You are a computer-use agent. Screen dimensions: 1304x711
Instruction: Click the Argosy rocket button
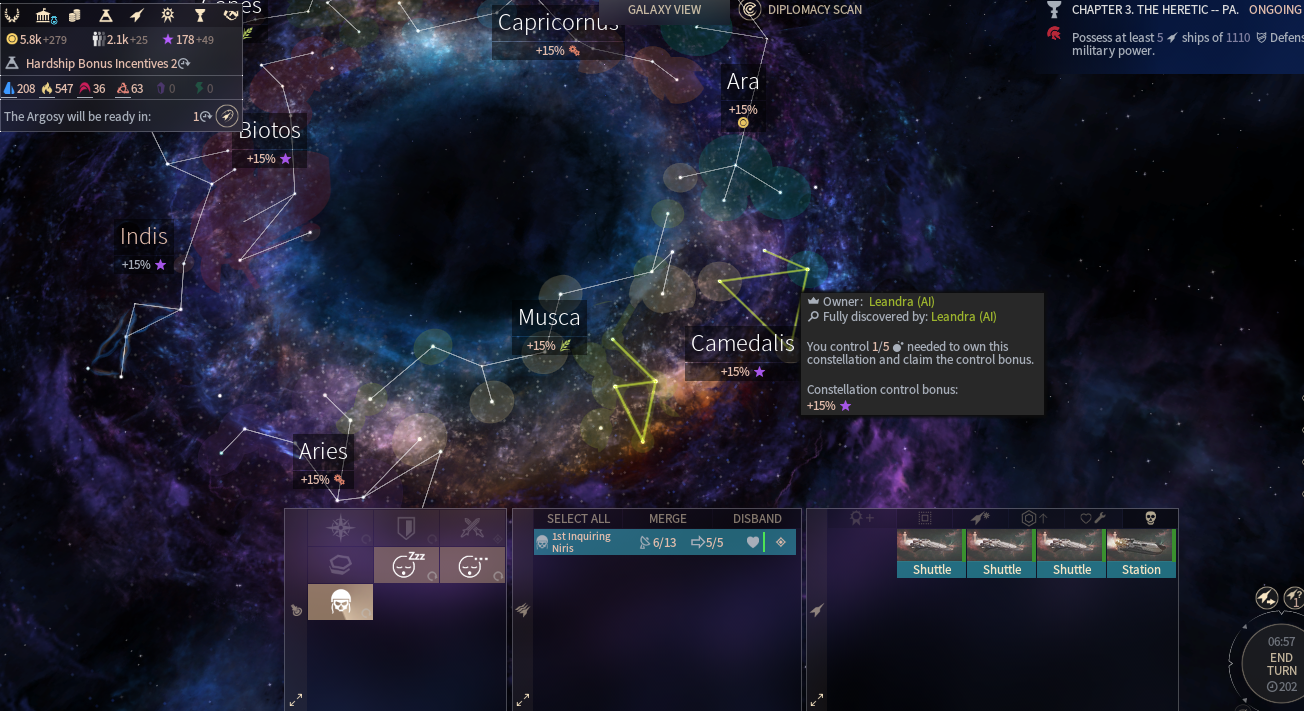coord(227,116)
